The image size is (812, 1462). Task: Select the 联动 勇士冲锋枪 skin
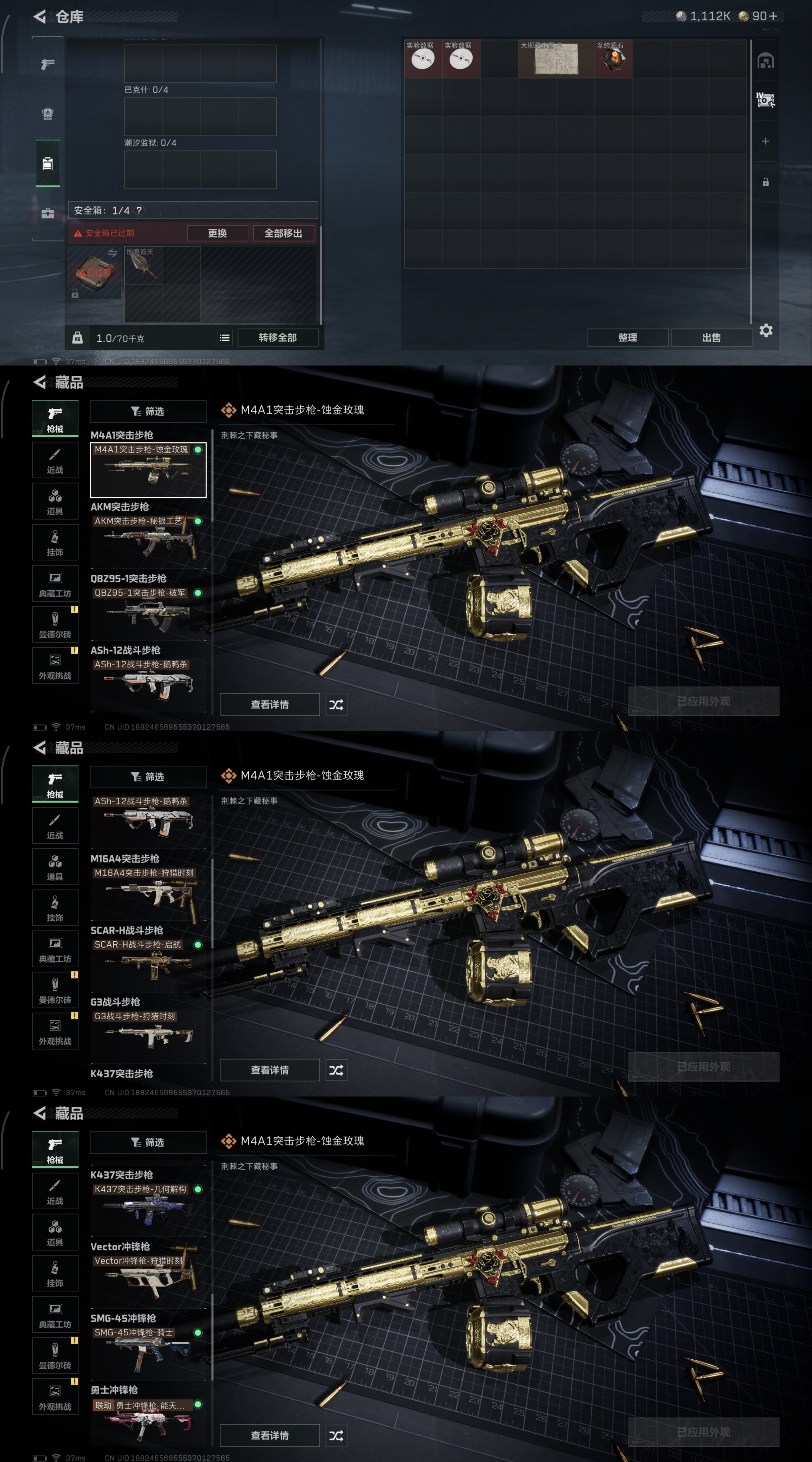tap(148, 1422)
